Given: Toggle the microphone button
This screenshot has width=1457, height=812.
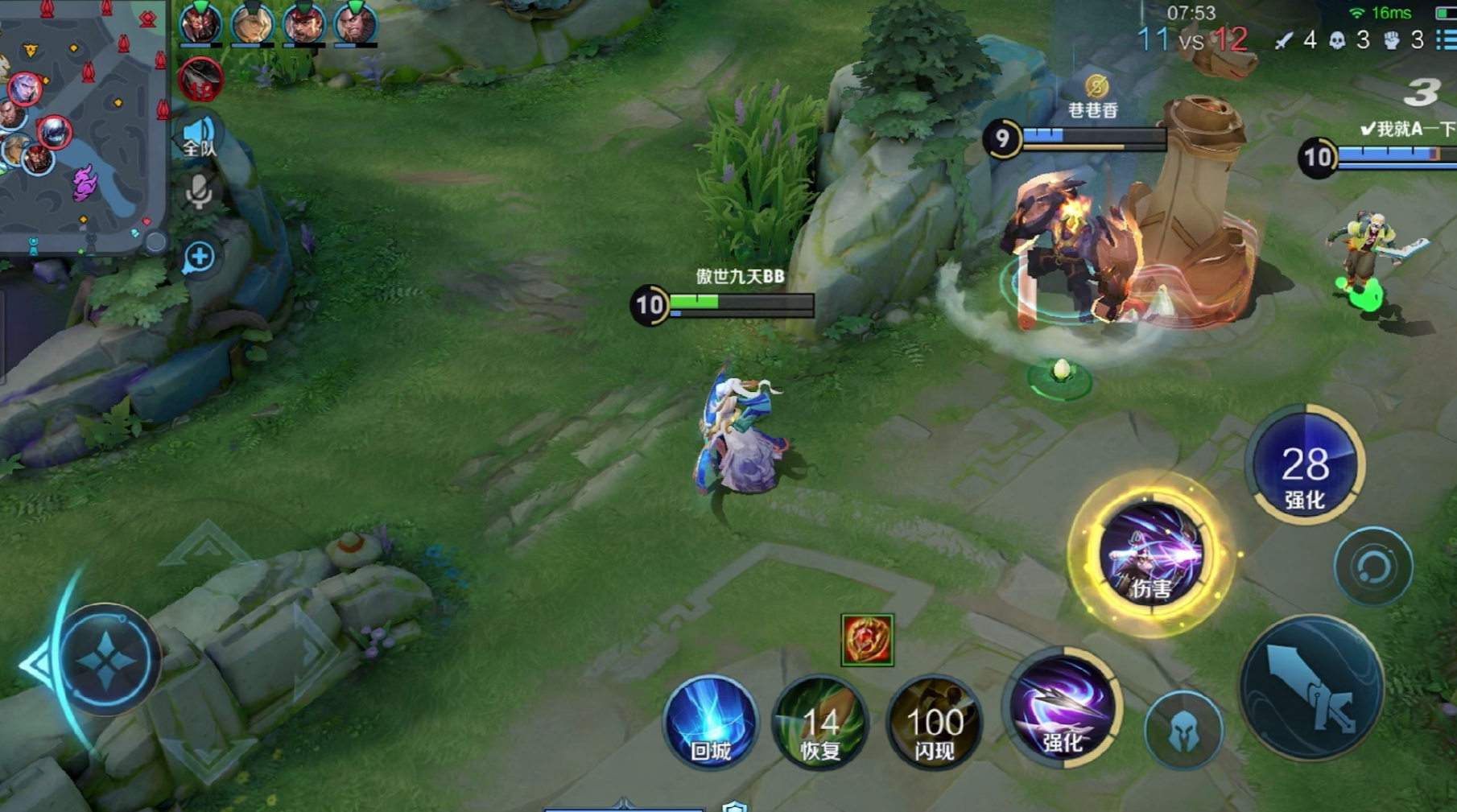Looking at the screenshot, I should 199,193.
